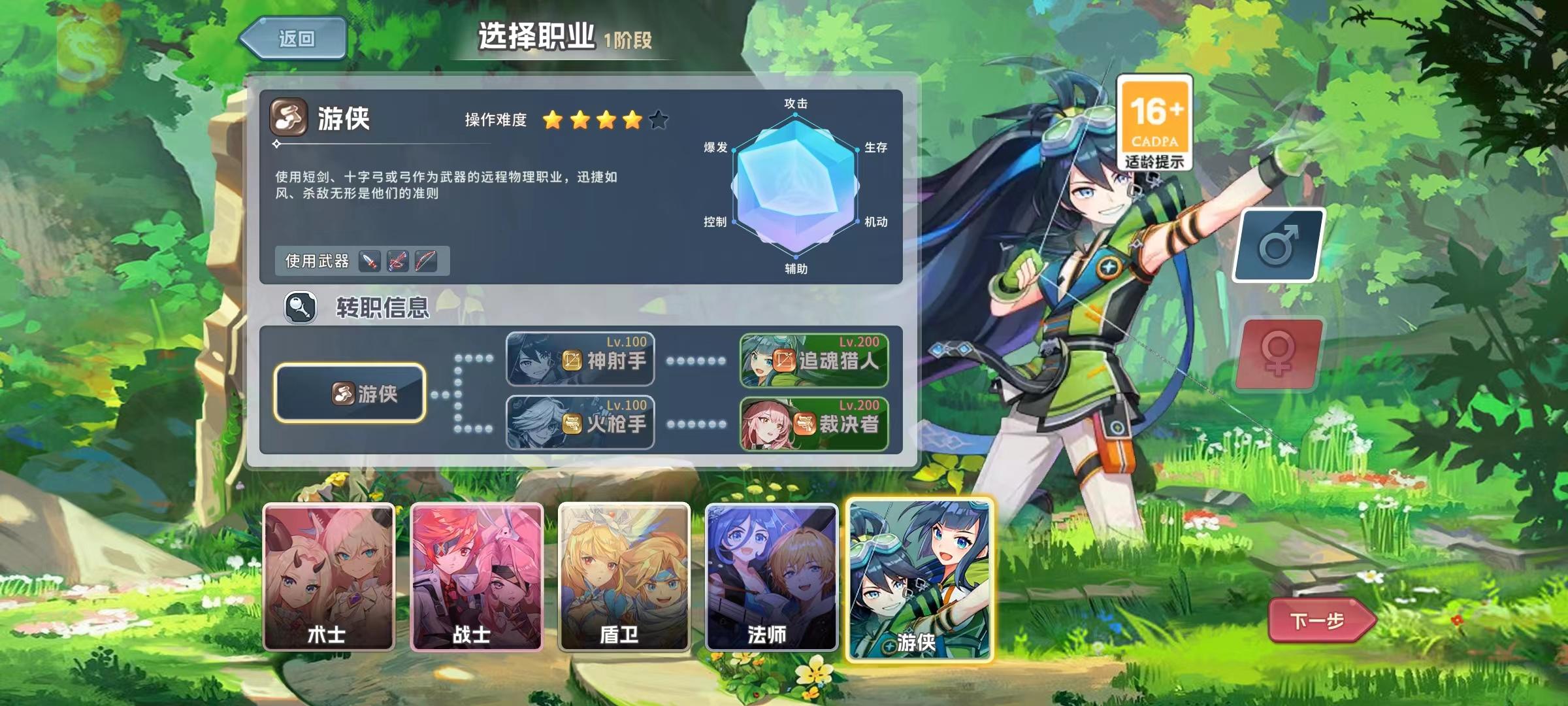Viewport: 1568px width, 706px height.
Task: Click the 16+ CADPA age rating badge
Action: pyautogui.click(x=1154, y=123)
